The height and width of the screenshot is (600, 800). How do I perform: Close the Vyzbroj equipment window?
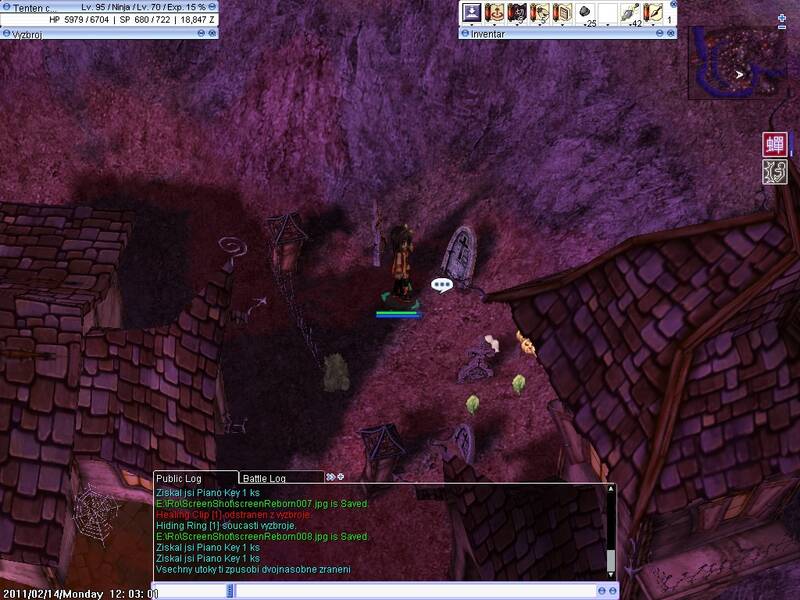[x=212, y=33]
